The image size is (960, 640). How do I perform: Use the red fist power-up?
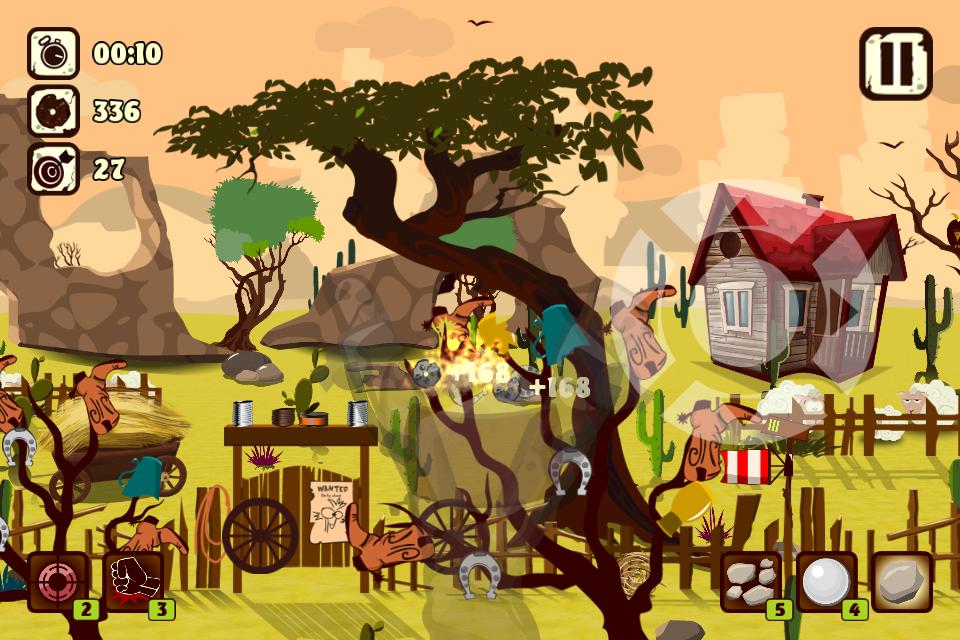pyautogui.click(x=133, y=581)
